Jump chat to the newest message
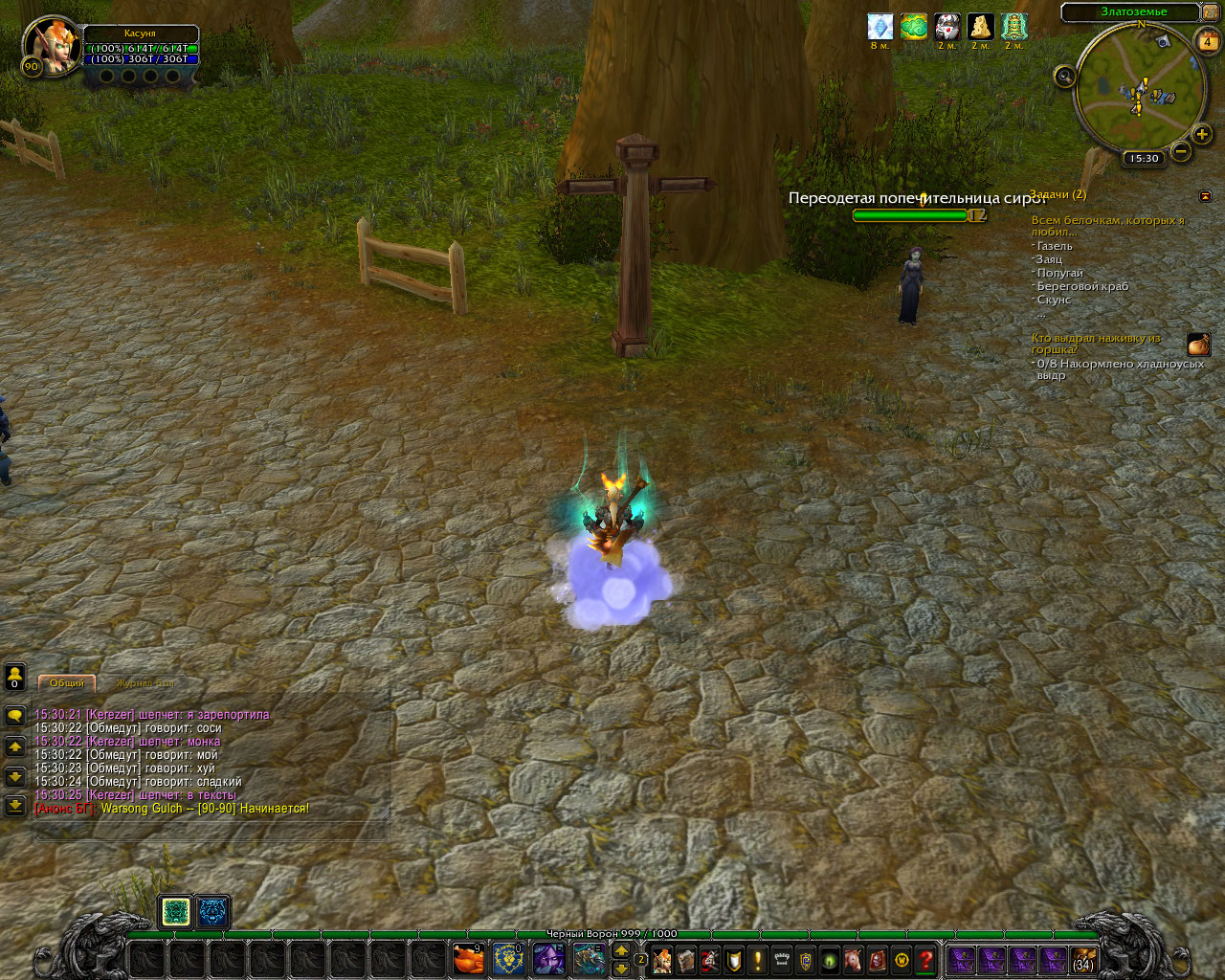Viewport: 1225px width, 980px height. coord(14,806)
